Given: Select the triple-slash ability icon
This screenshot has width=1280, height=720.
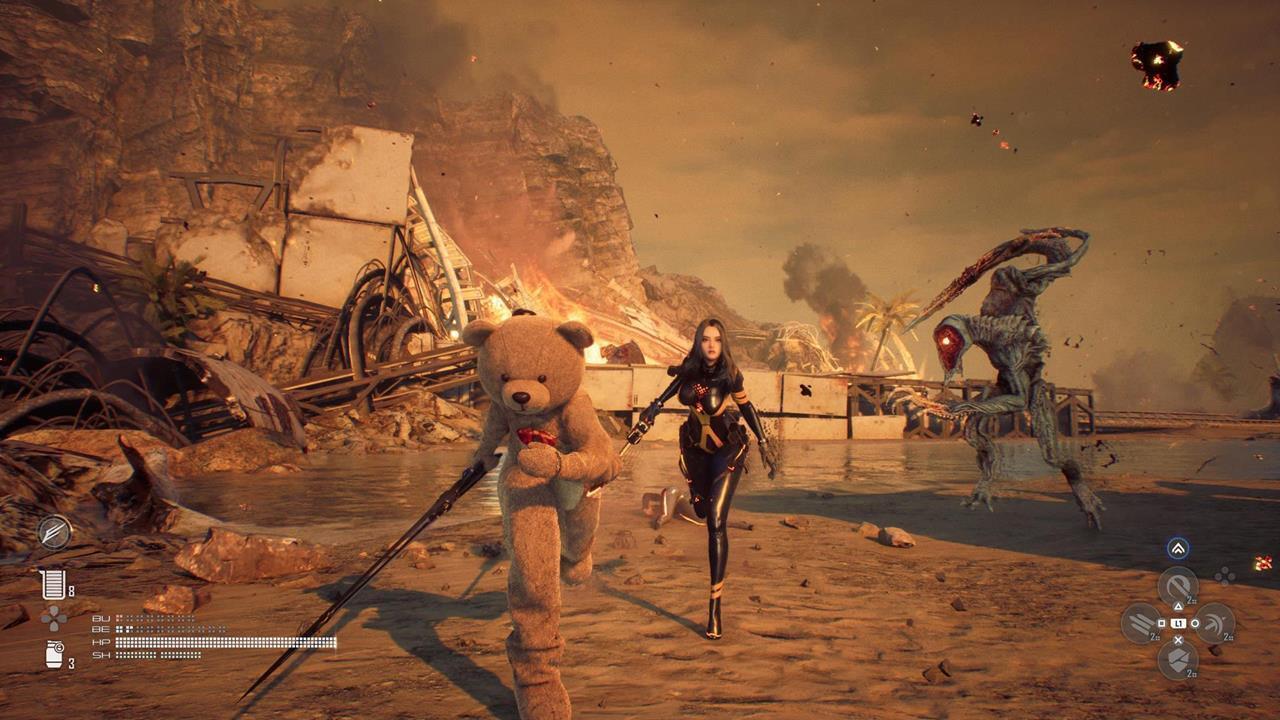Looking at the screenshot, I should point(1139,623).
